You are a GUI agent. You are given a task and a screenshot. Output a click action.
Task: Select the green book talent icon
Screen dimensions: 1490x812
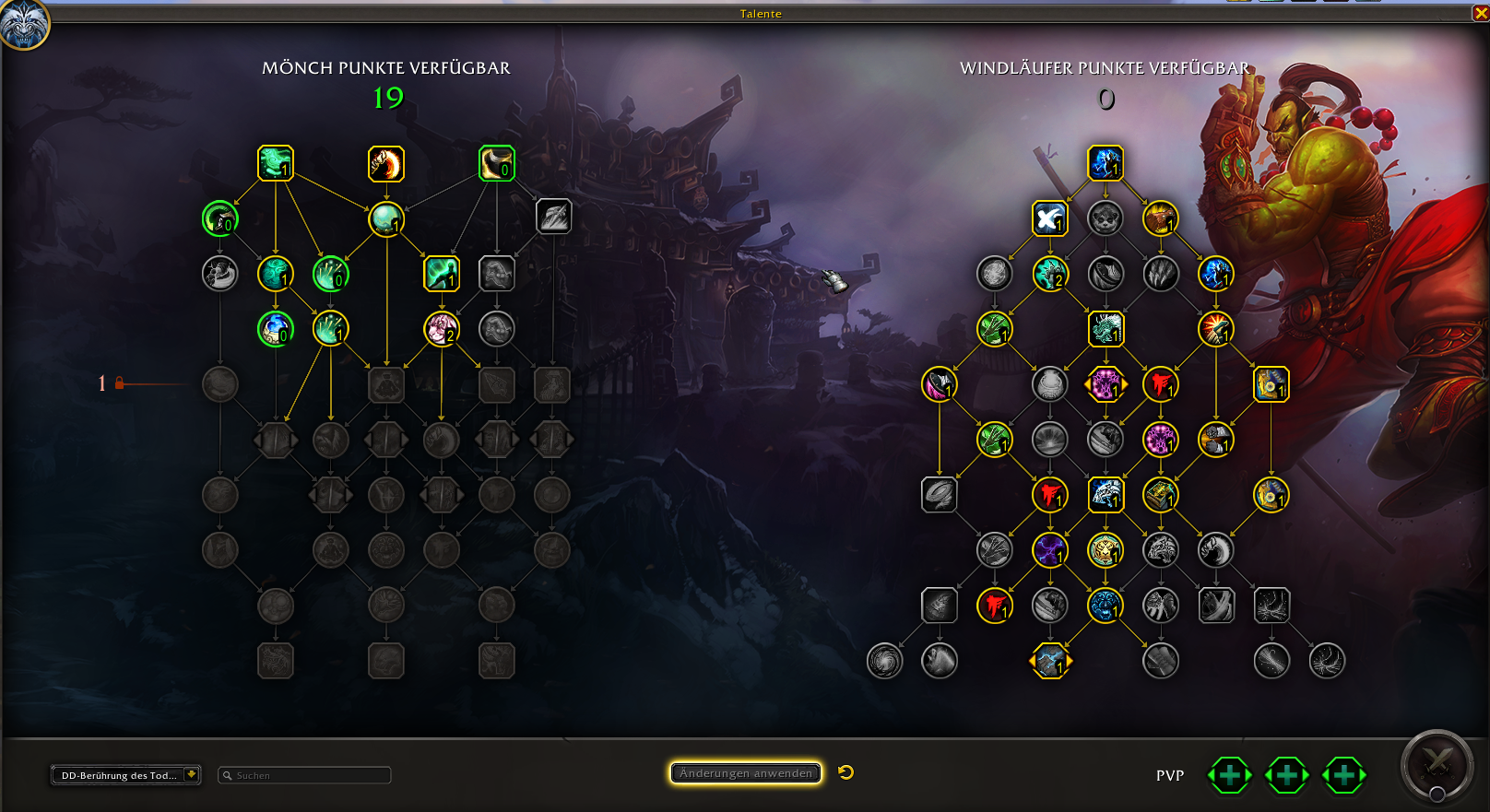click(x=1160, y=495)
